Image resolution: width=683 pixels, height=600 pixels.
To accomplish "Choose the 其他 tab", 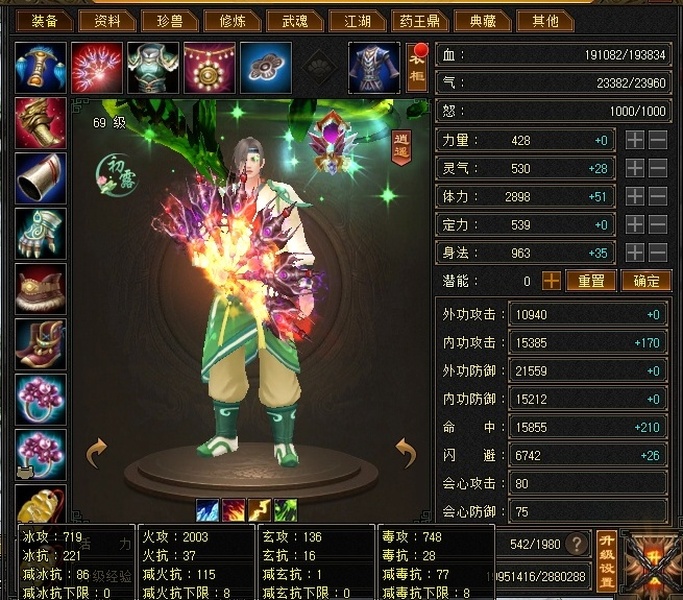I will [547, 20].
